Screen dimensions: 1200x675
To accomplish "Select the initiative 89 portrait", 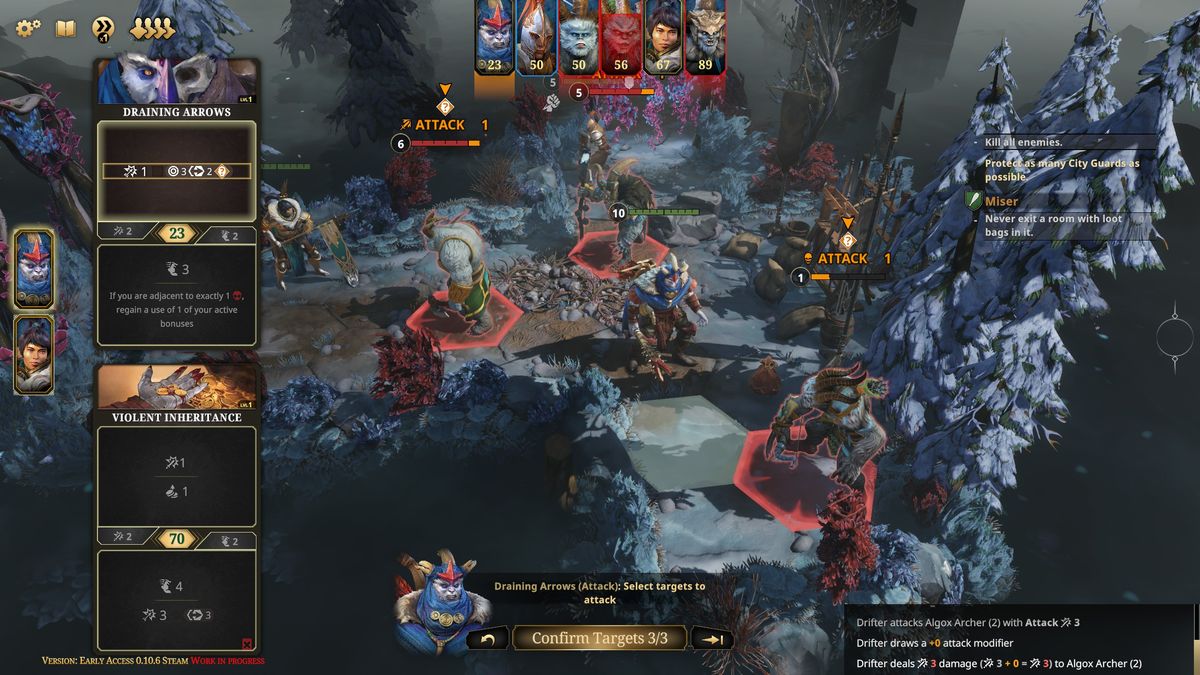I will pos(705,36).
